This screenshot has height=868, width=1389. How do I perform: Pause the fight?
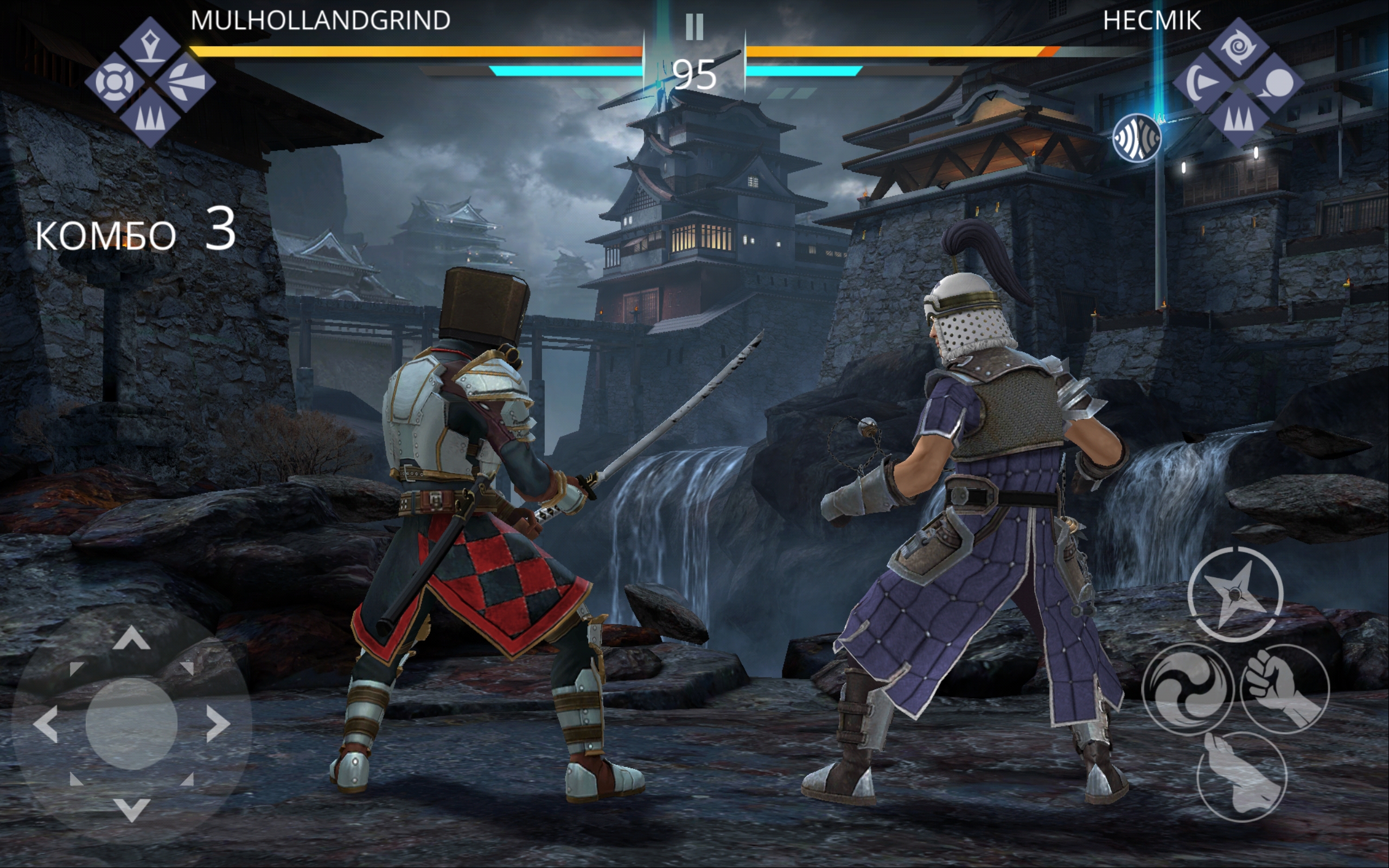[694, 27]
